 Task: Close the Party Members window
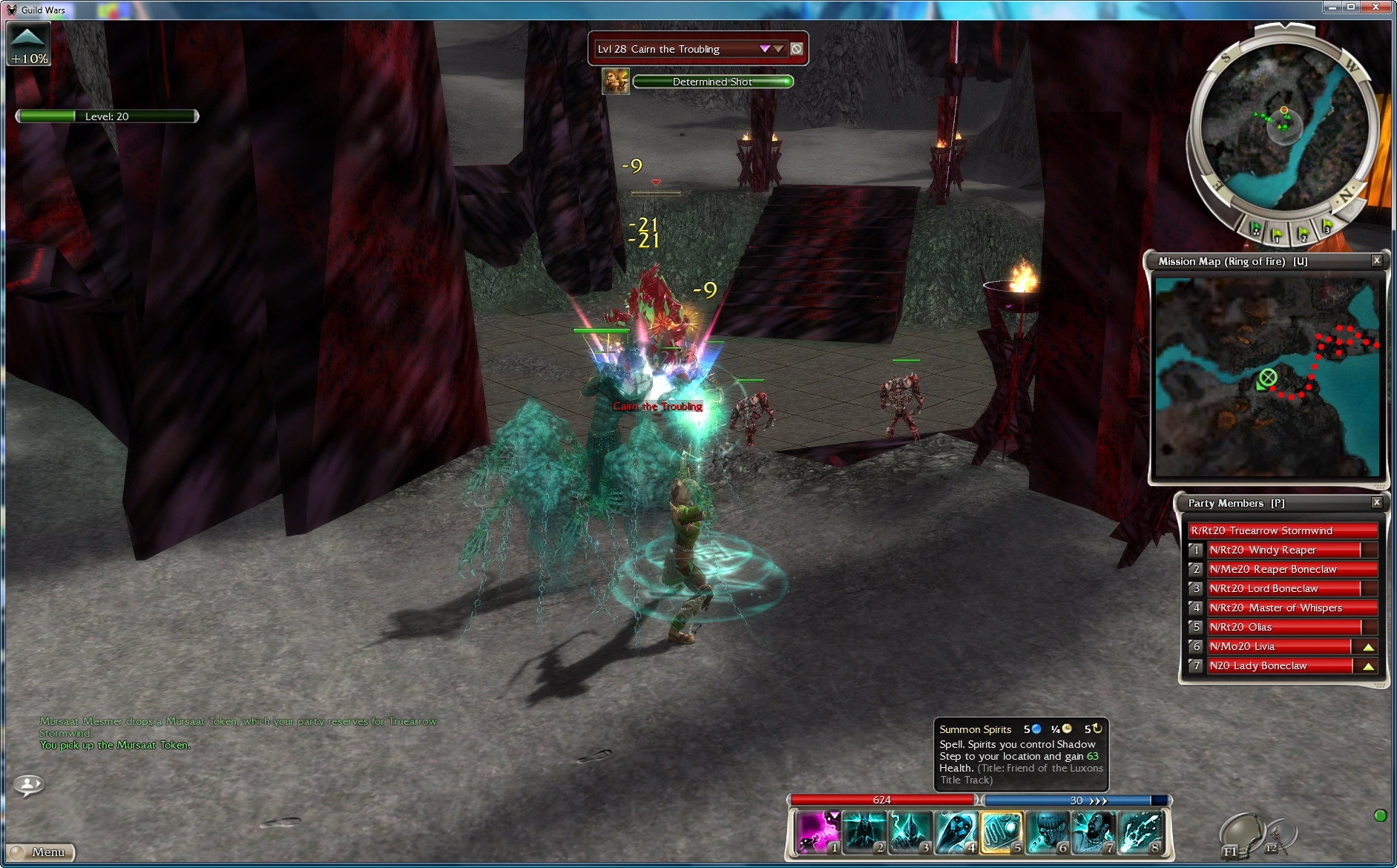pos(1377,502)
